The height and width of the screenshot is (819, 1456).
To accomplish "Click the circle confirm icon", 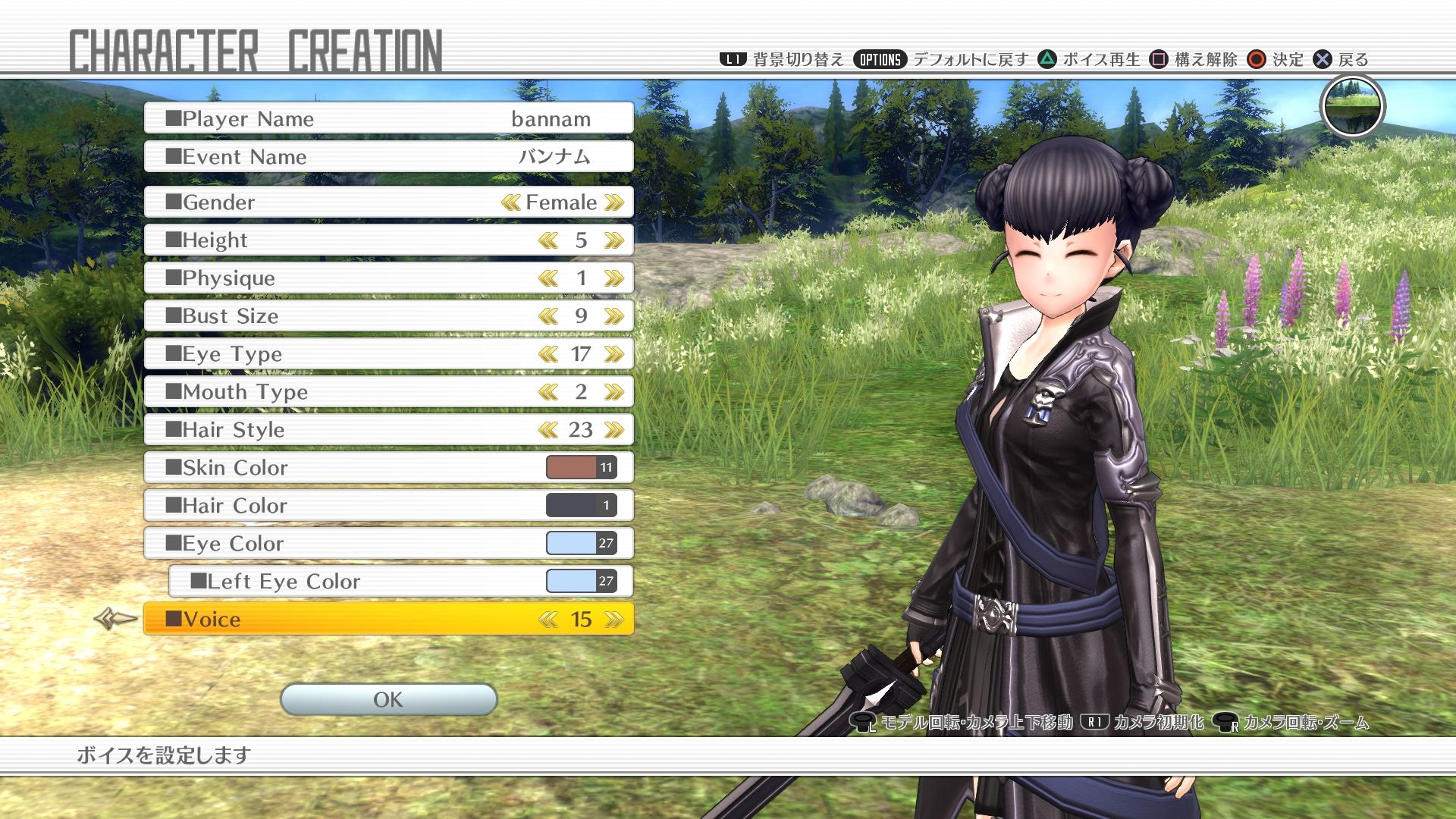I will [x=1257, y=58].
